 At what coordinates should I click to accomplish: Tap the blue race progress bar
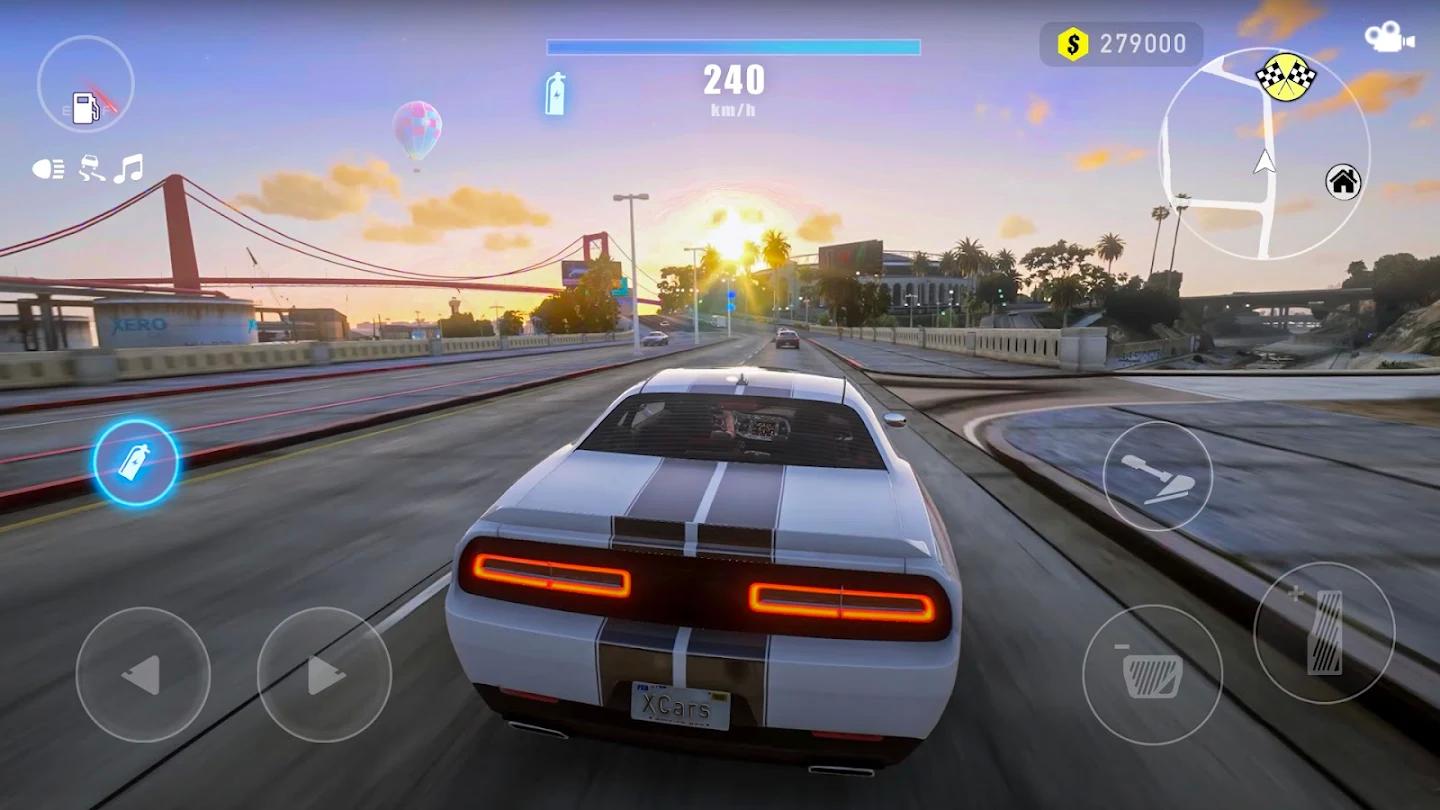733,43
